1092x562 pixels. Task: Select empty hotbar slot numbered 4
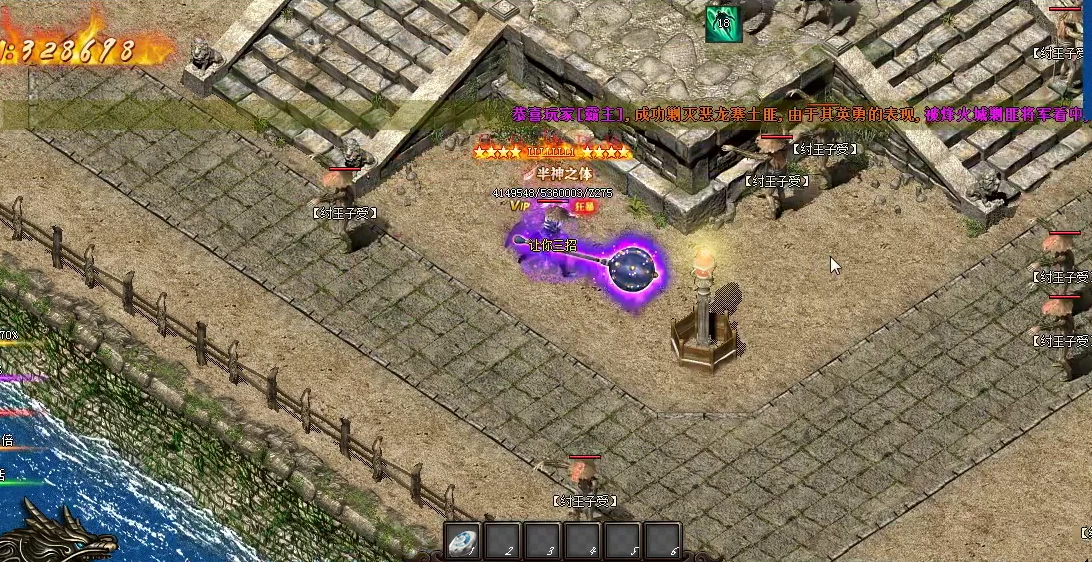tap(582, 541)
